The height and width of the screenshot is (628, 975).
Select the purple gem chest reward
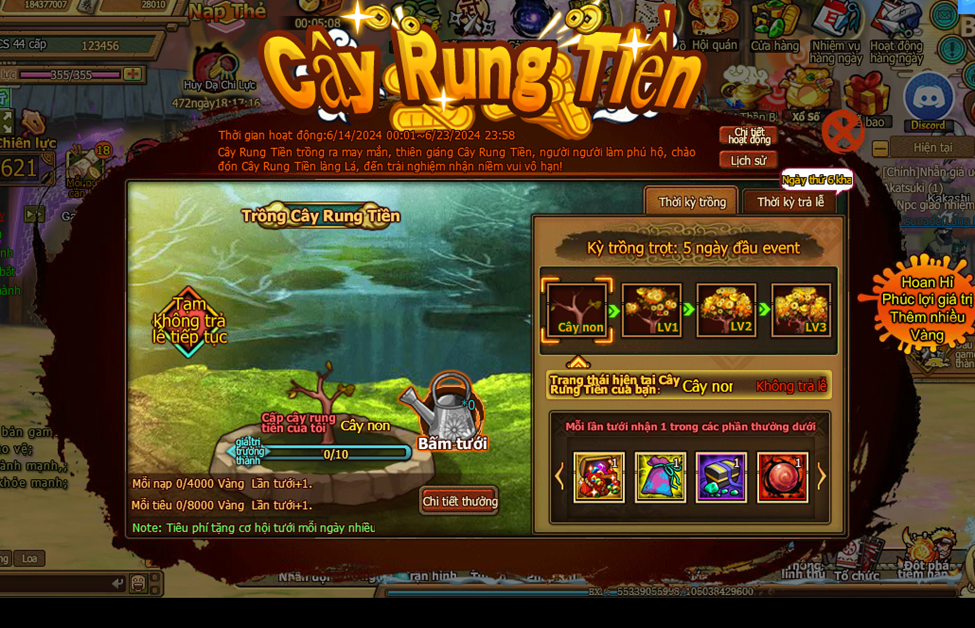(x=721, y=477)
